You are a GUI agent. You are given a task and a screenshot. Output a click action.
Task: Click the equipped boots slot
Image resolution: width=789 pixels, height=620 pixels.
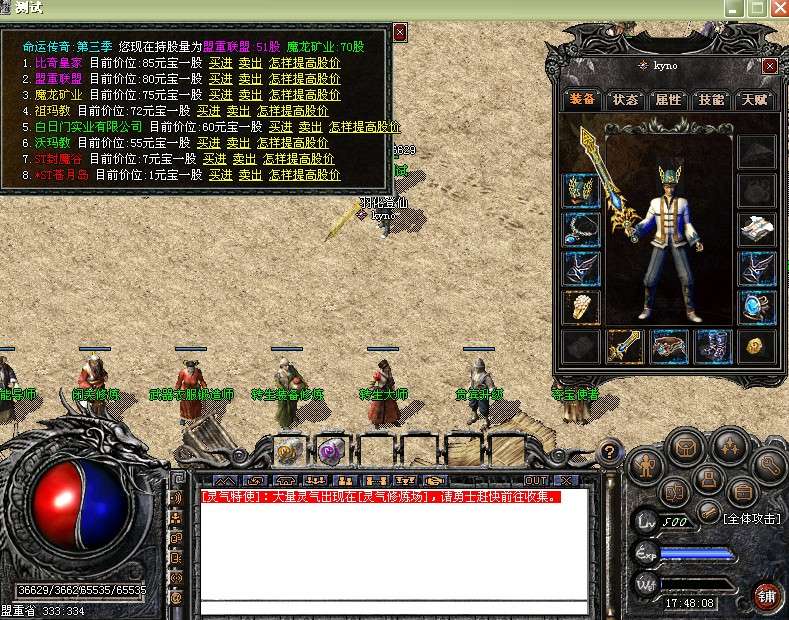(713, 347)
